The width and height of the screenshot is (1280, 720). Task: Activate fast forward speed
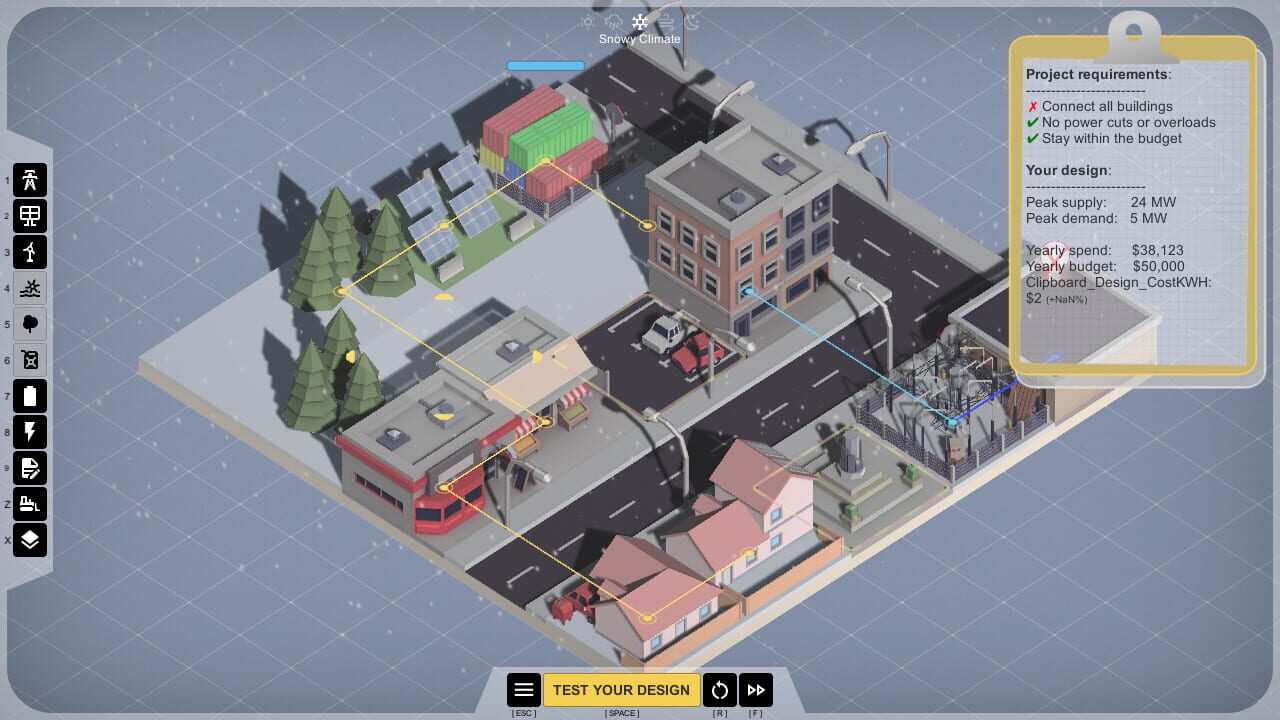756,689
